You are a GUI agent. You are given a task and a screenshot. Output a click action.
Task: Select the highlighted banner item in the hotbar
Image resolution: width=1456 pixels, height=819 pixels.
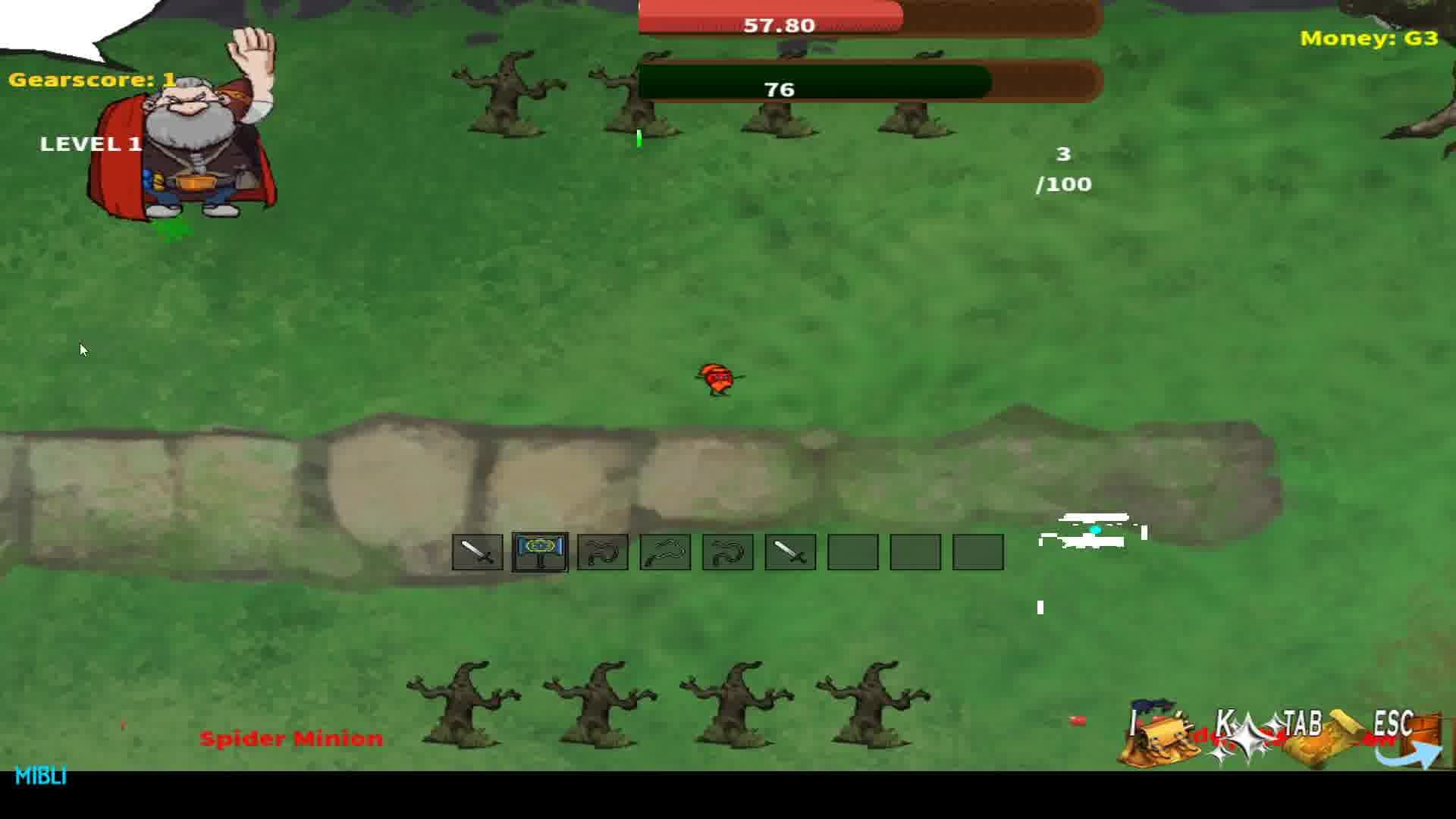[x=540, y=551]
